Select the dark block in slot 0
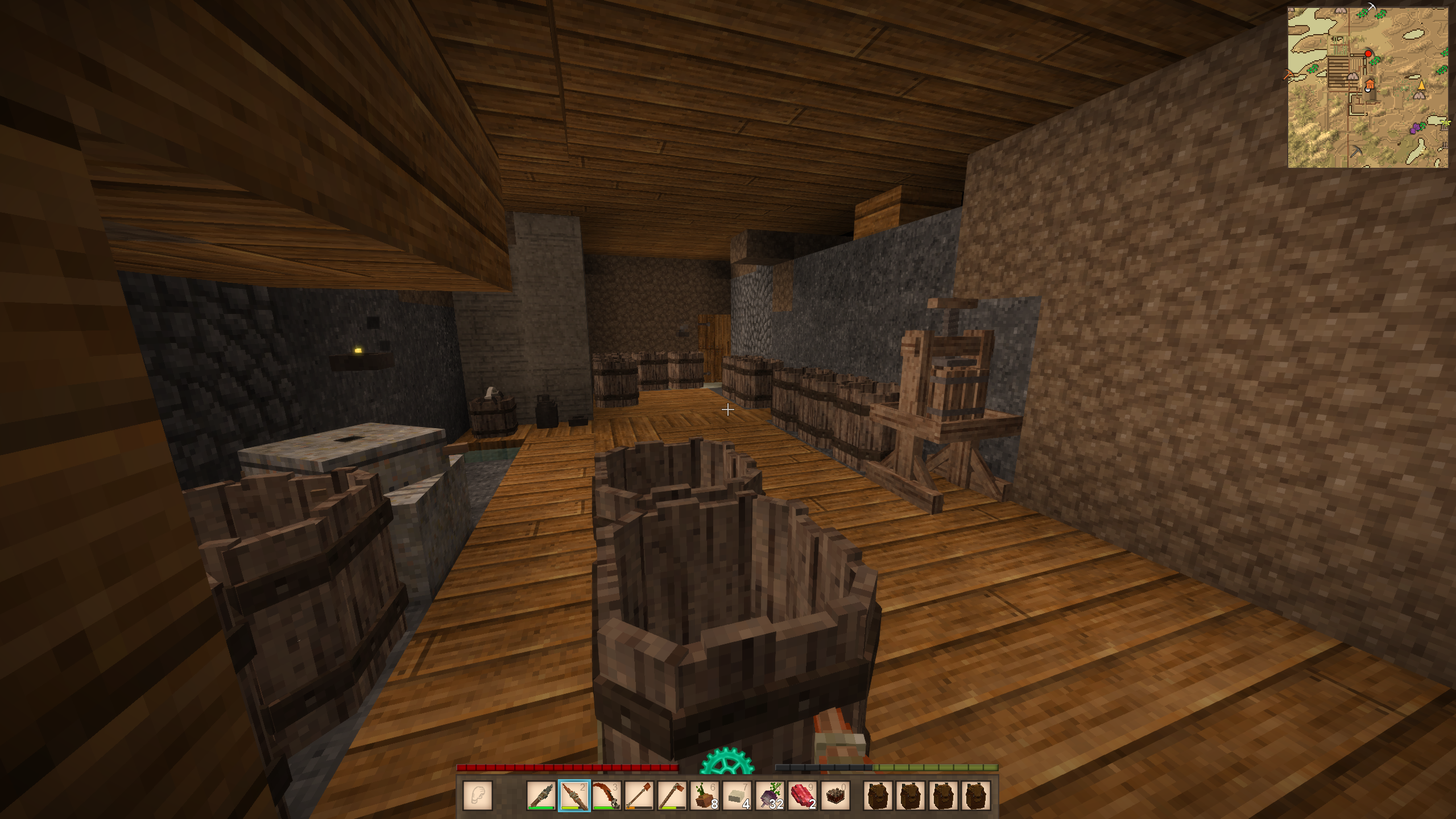 click(x=835, y=795)
